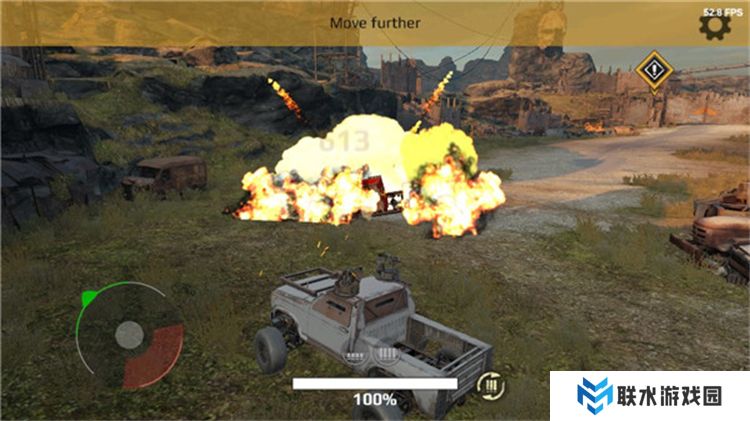This screenshot has width=750, height=421.
Task: Tap the yellow diamond objective marker
Action: 652,71
